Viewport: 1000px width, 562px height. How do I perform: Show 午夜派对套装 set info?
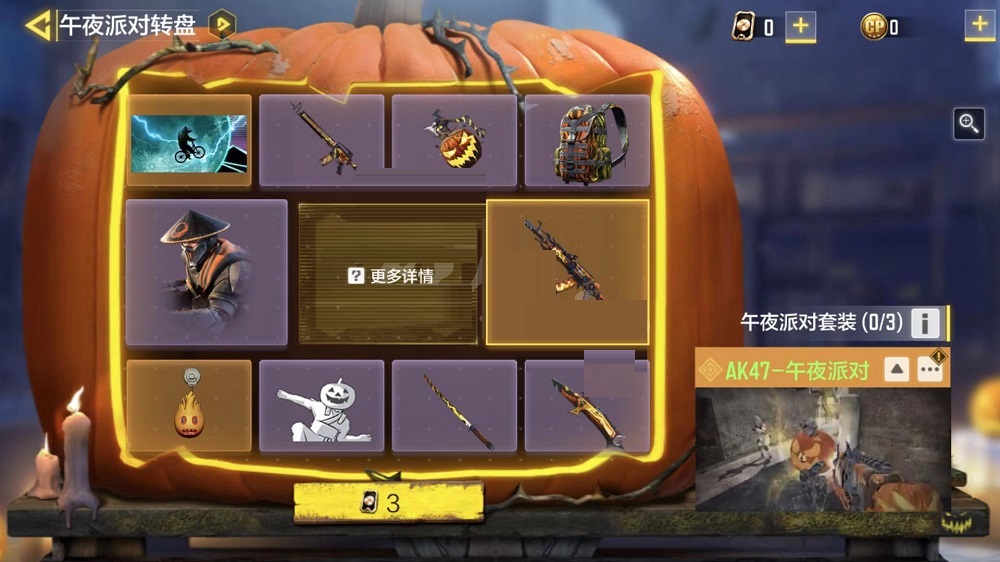tap(926, 323)
